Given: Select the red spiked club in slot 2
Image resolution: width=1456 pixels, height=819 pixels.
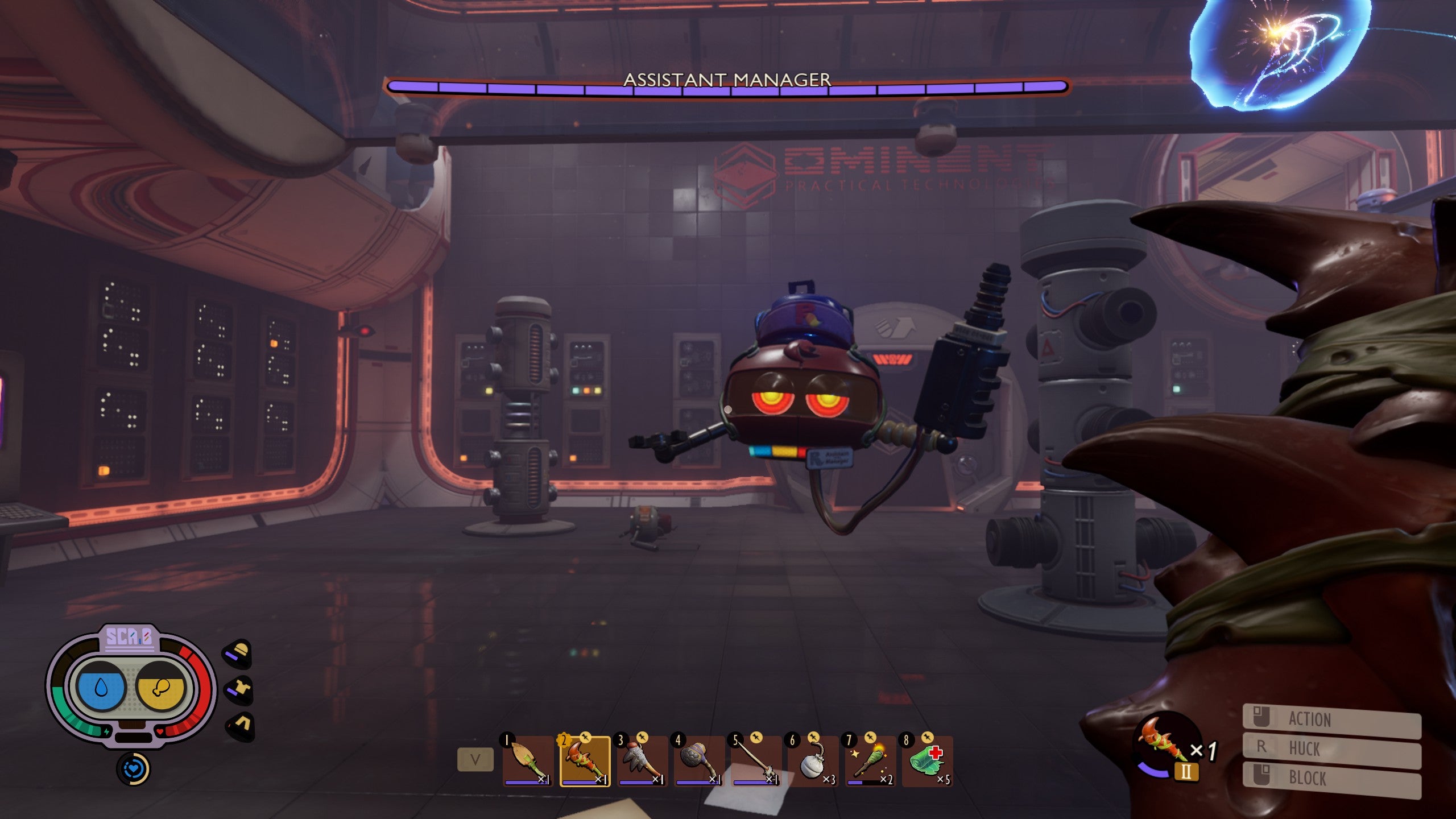Looking at the screenshot, I should click(x=585, y=761).
